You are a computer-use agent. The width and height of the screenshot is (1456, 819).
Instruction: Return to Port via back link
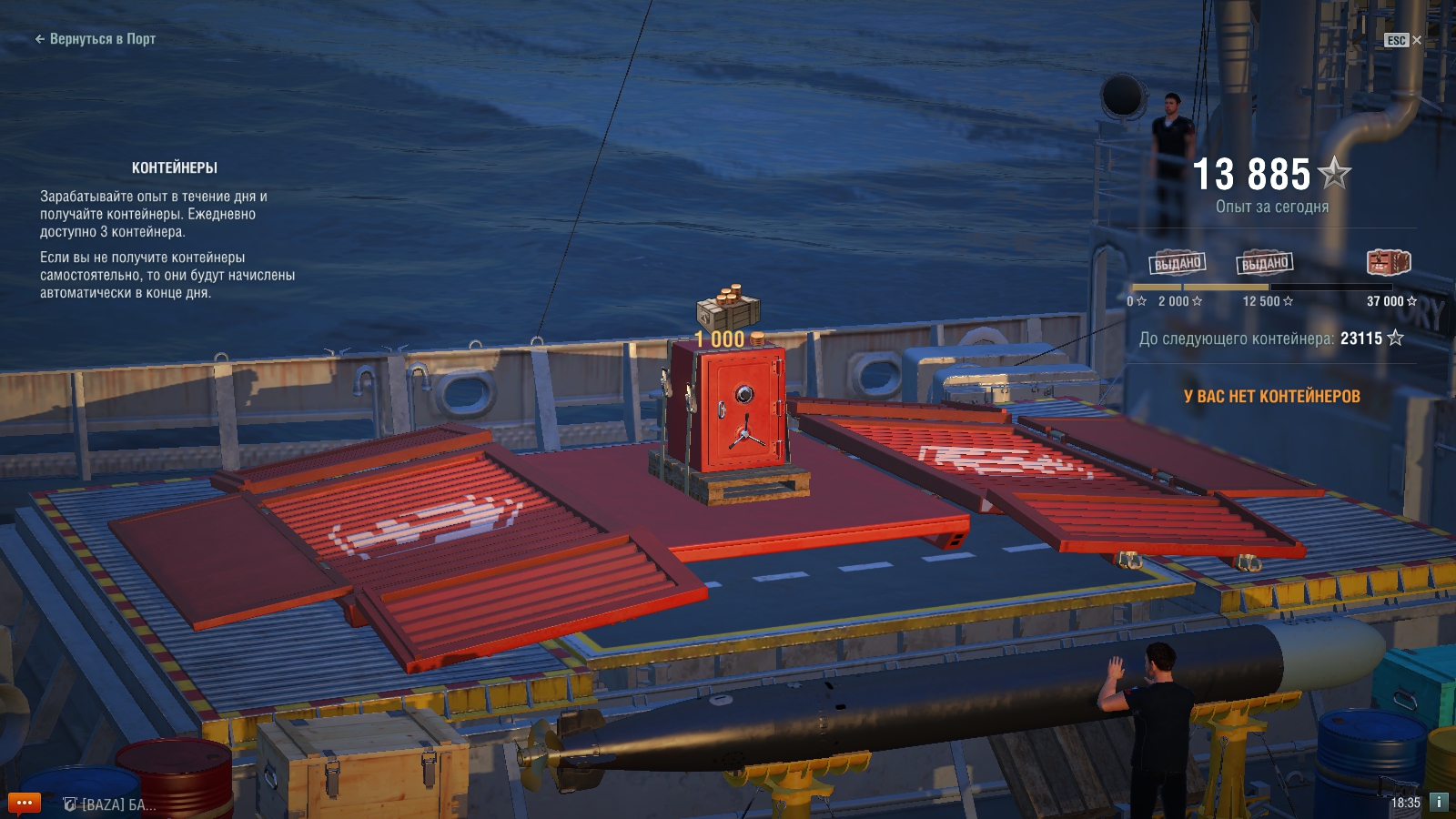click(x=96, y=39)
